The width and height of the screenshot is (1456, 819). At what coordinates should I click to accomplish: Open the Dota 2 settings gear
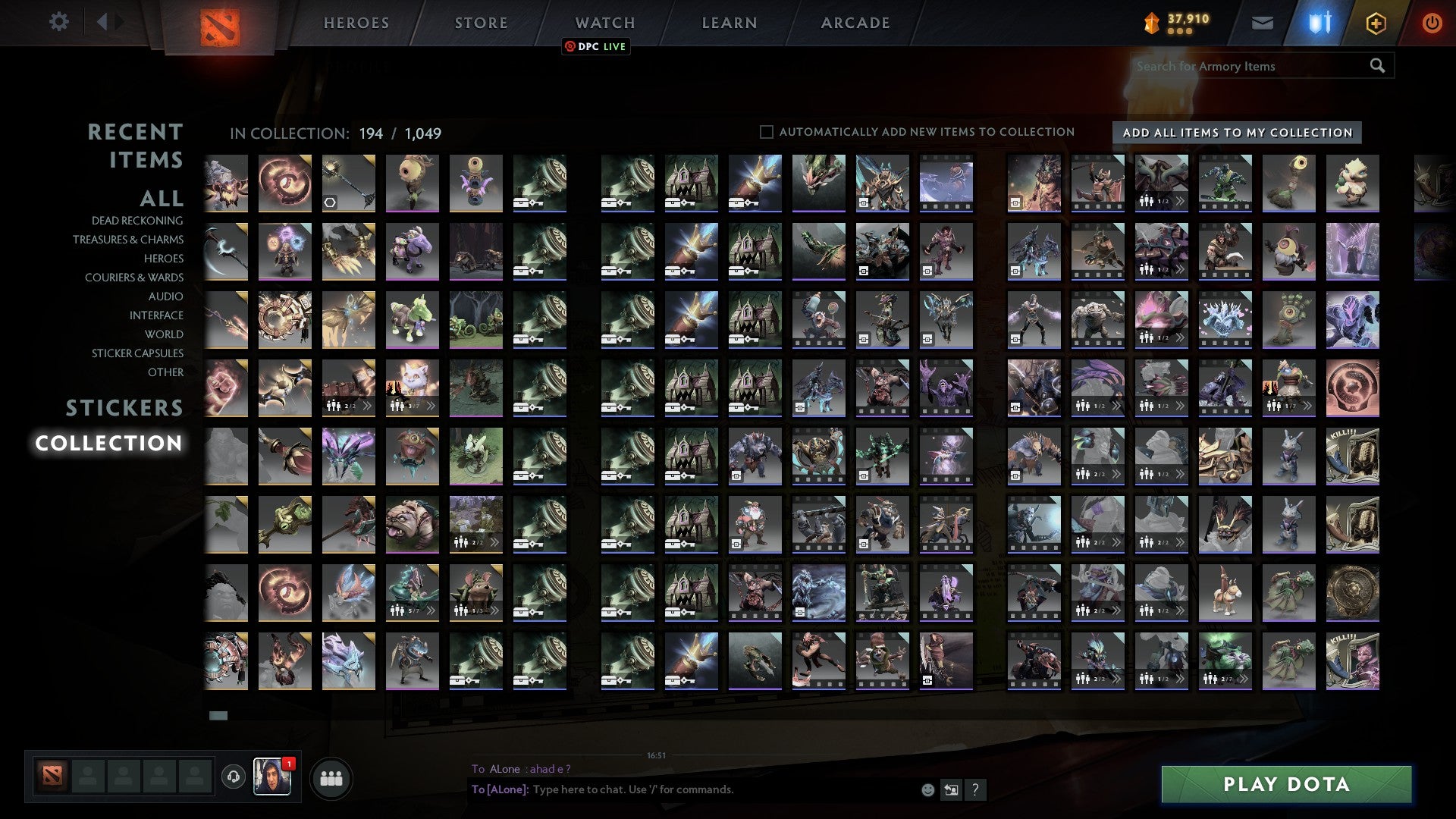pos(58,22)
